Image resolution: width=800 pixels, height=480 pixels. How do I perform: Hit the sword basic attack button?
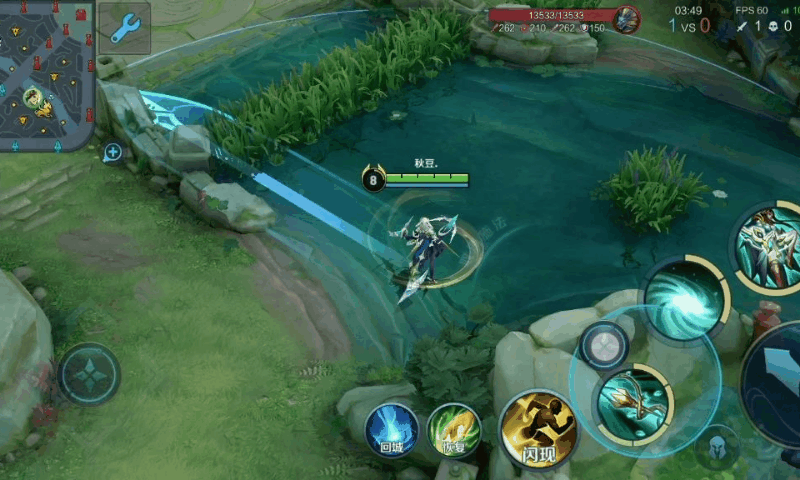click(x=780, y=380)
